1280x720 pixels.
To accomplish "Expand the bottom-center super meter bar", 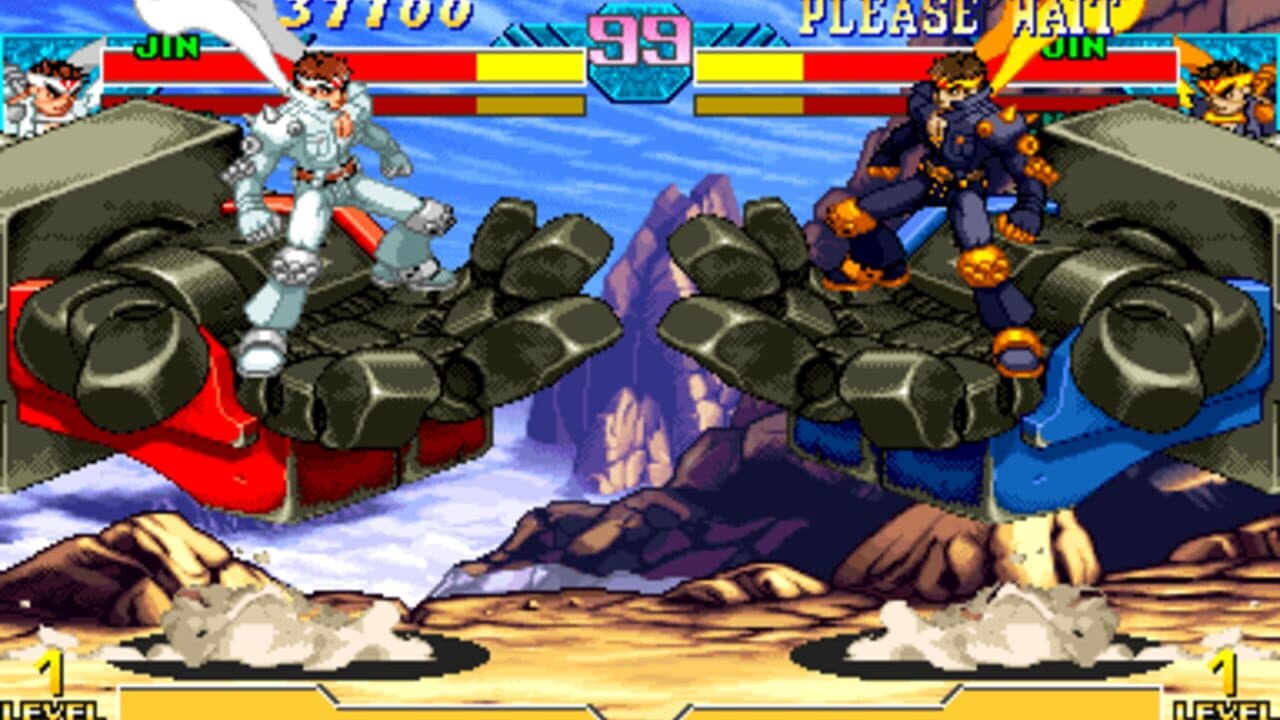I will coord(640,705).
